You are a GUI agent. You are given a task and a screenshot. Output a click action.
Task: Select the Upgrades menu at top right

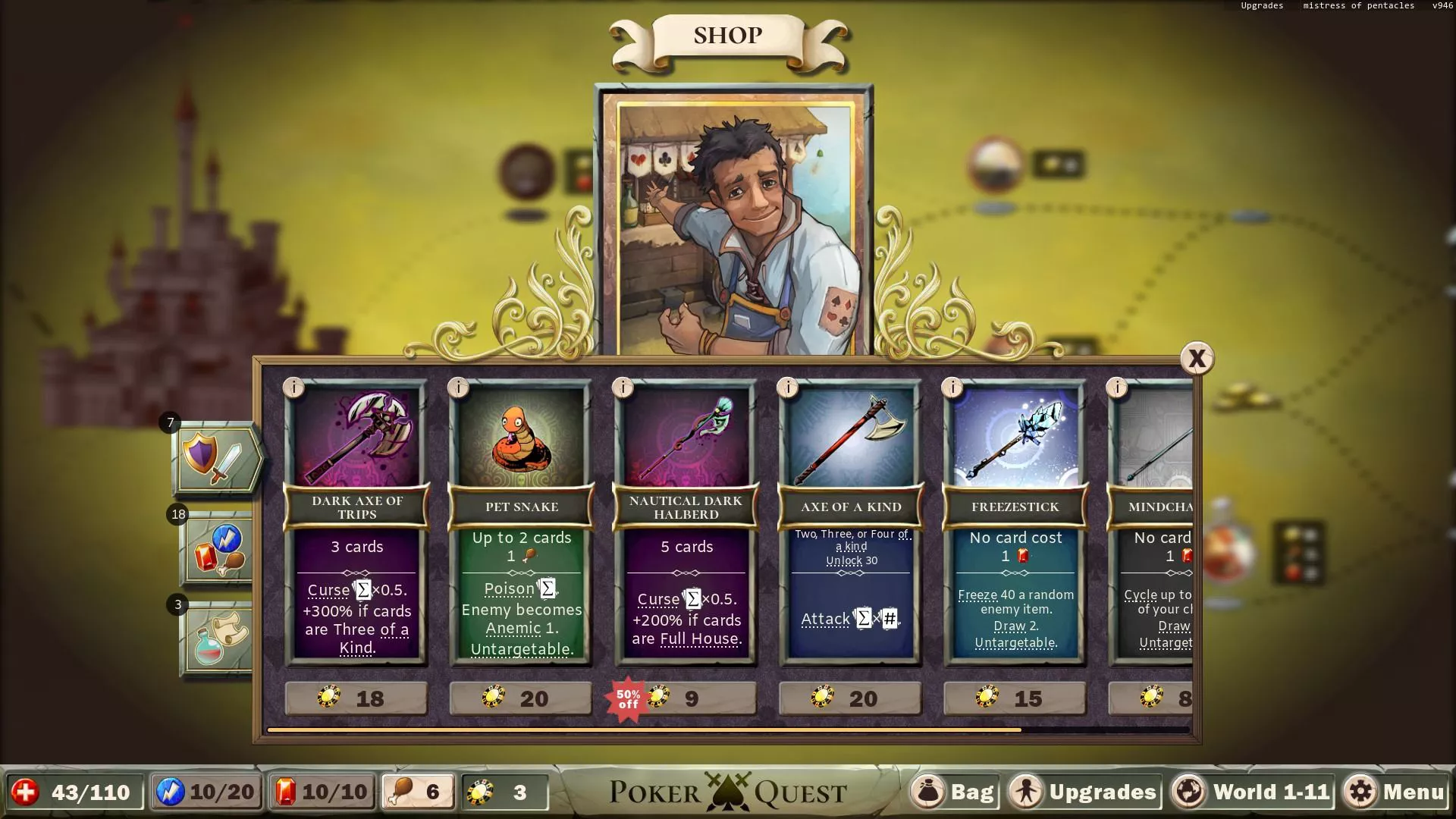coord(1261,5)
